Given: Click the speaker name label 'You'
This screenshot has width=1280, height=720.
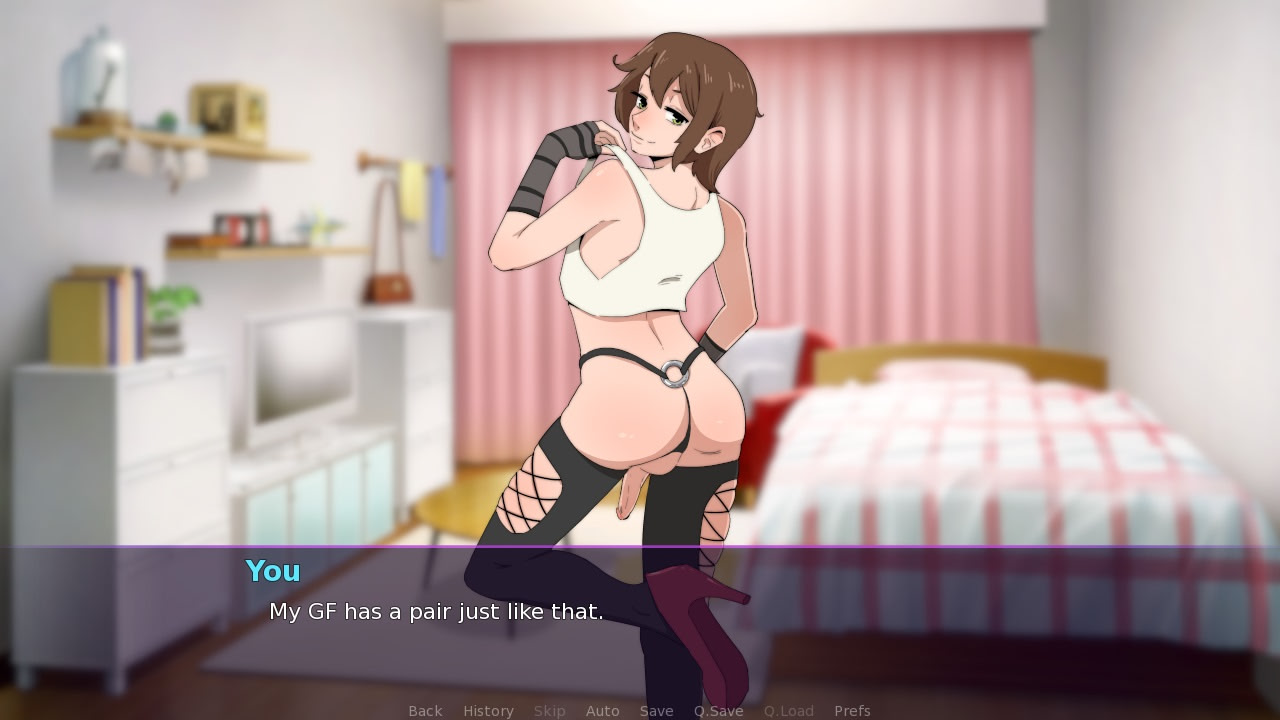Looking at the screenshot, I should (272, 571).
